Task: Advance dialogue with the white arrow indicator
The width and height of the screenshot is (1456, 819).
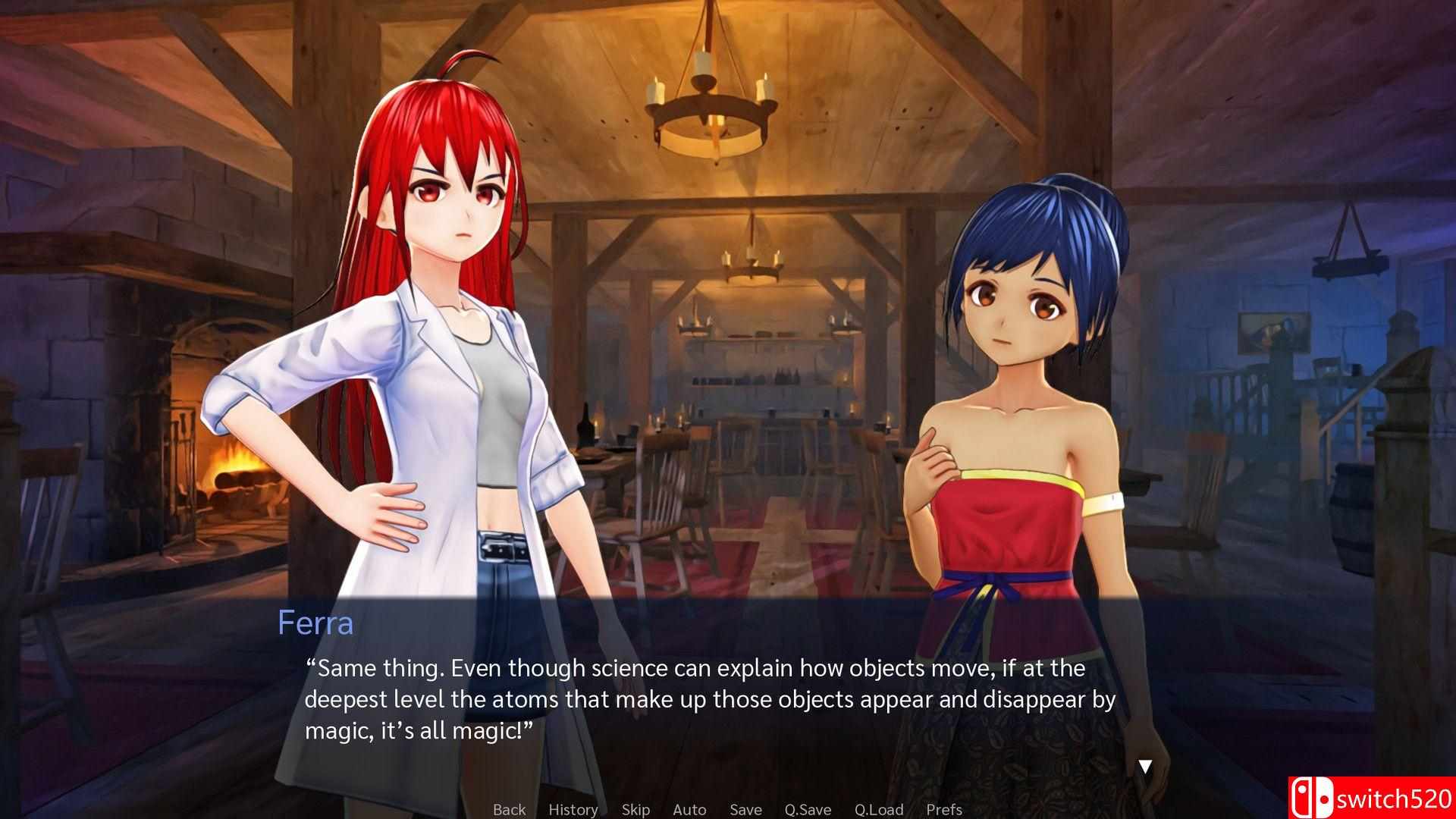Action: (1145, 766)
